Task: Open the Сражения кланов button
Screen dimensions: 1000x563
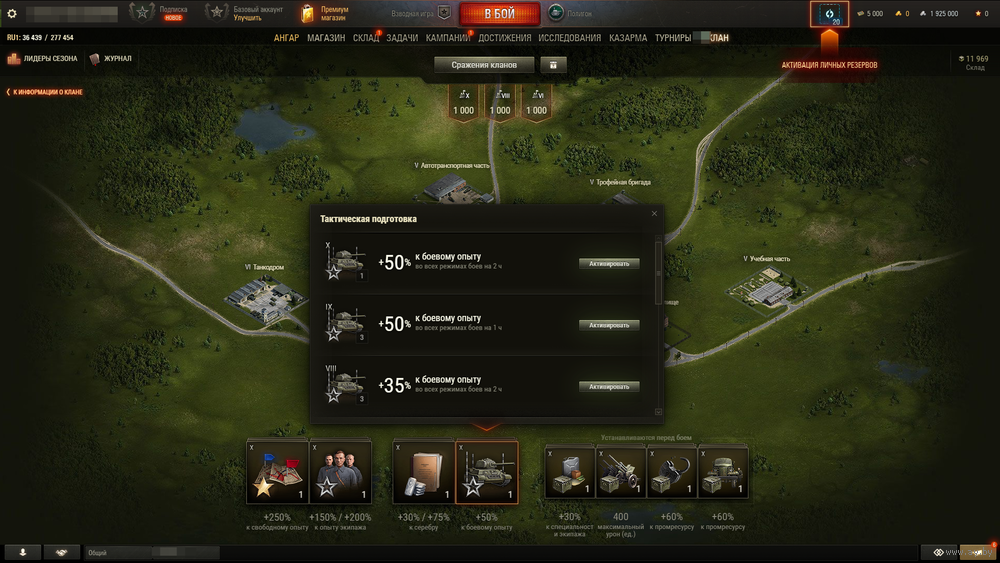Action: point(484,65)
